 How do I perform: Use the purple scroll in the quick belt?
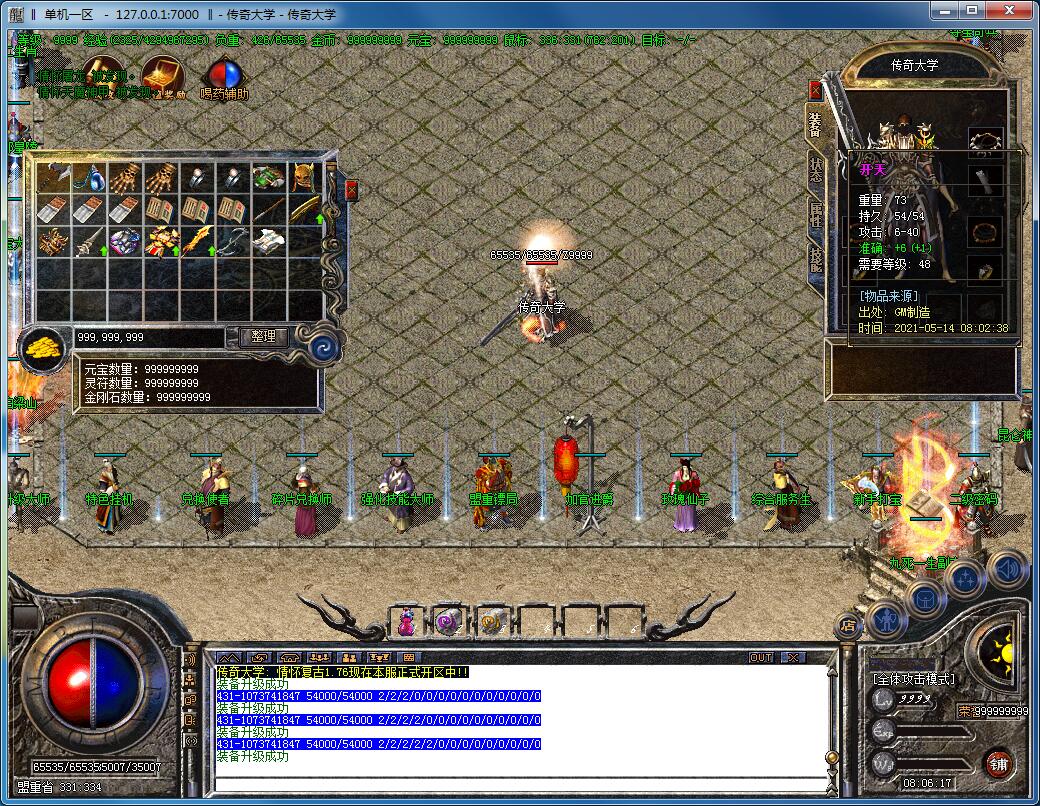[x=449, y=621]
